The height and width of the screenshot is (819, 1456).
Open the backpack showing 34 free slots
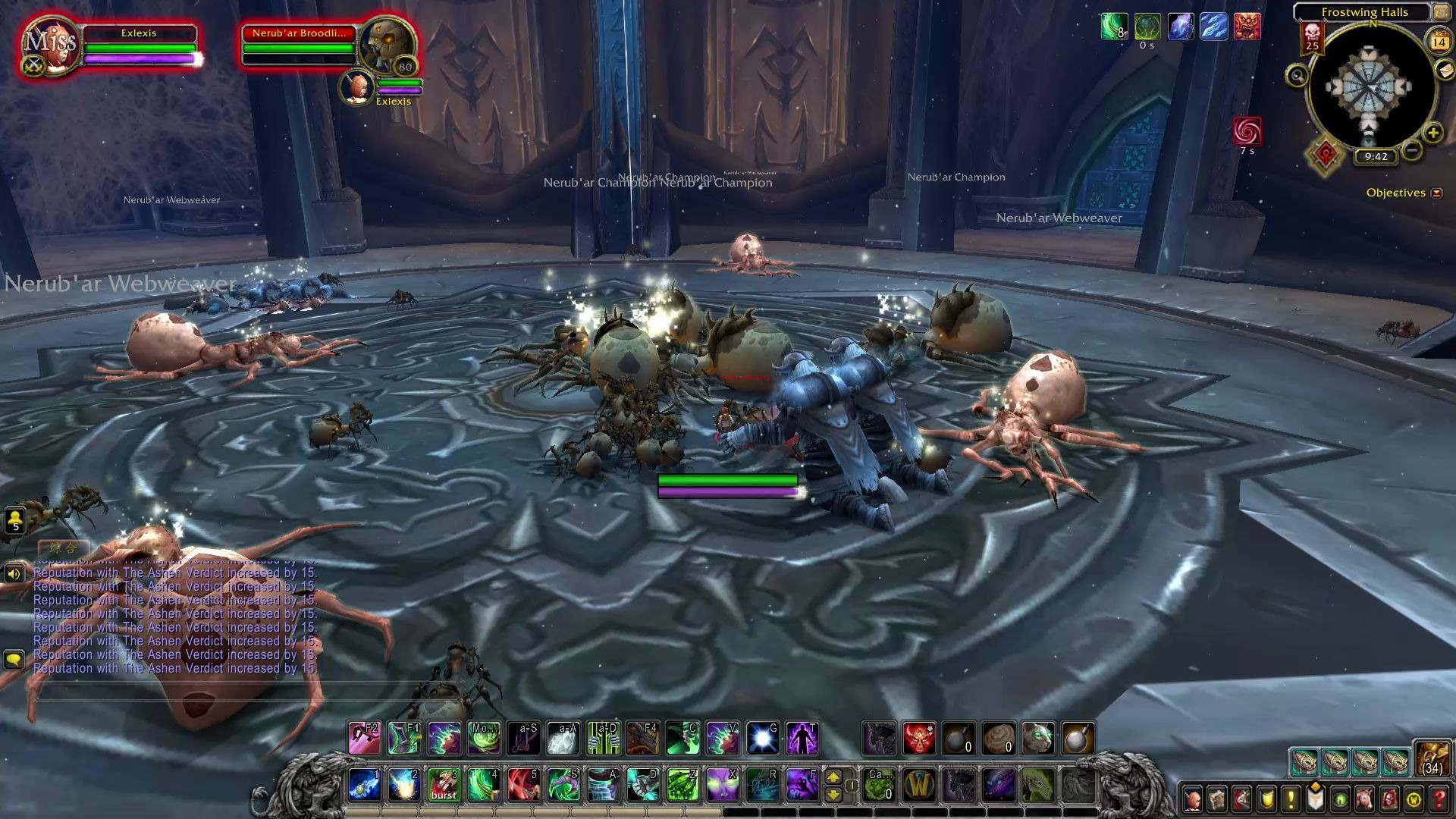[x=1432, y=759]
